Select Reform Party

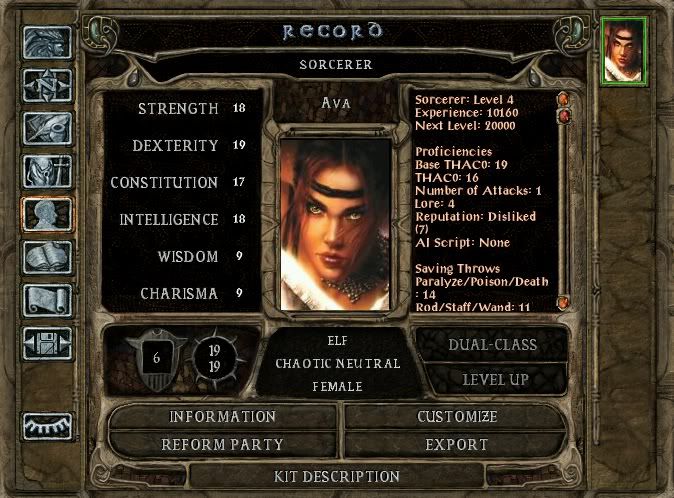click(222, 444)
